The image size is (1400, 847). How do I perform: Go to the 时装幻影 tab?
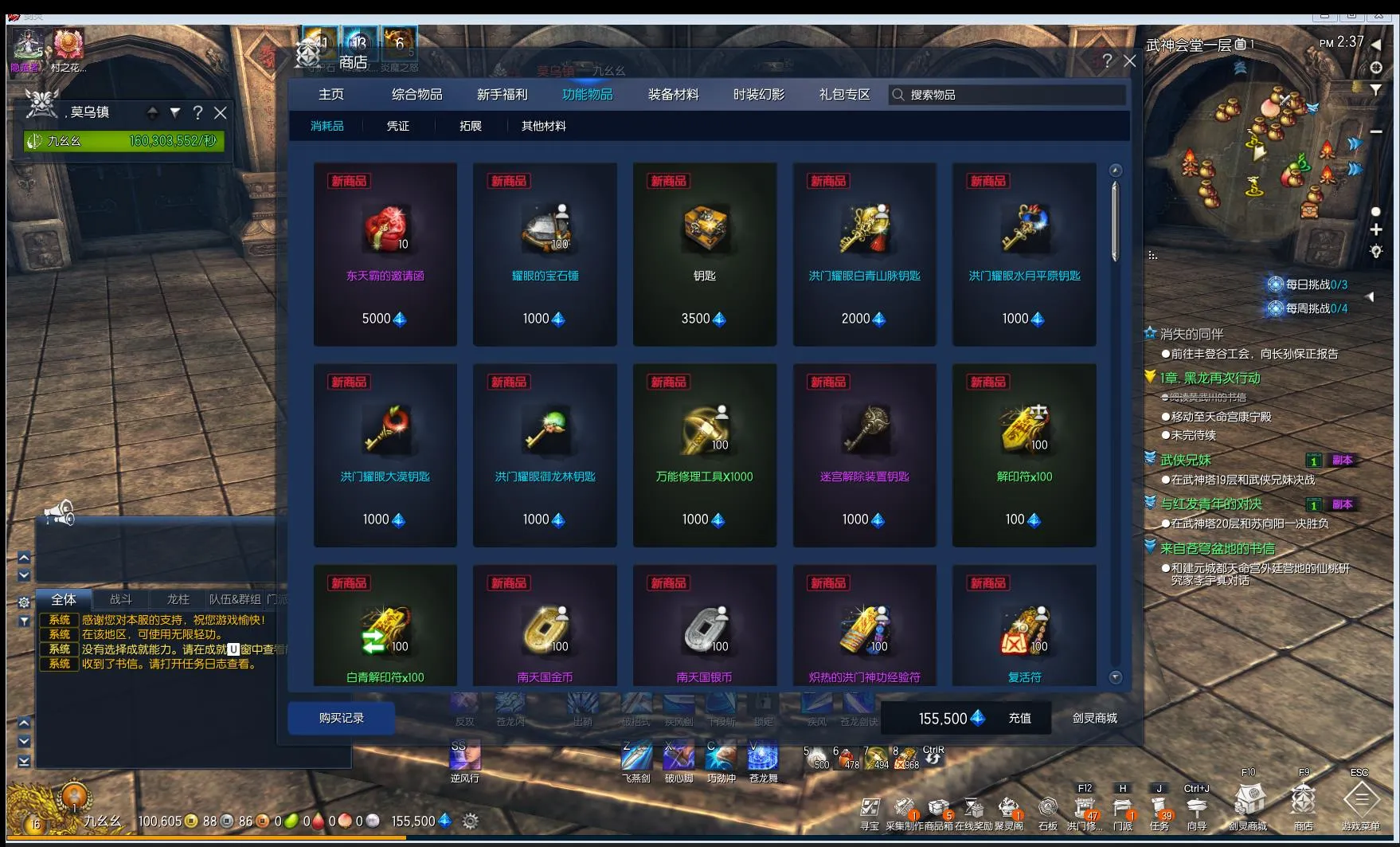[x=758, y=95]
